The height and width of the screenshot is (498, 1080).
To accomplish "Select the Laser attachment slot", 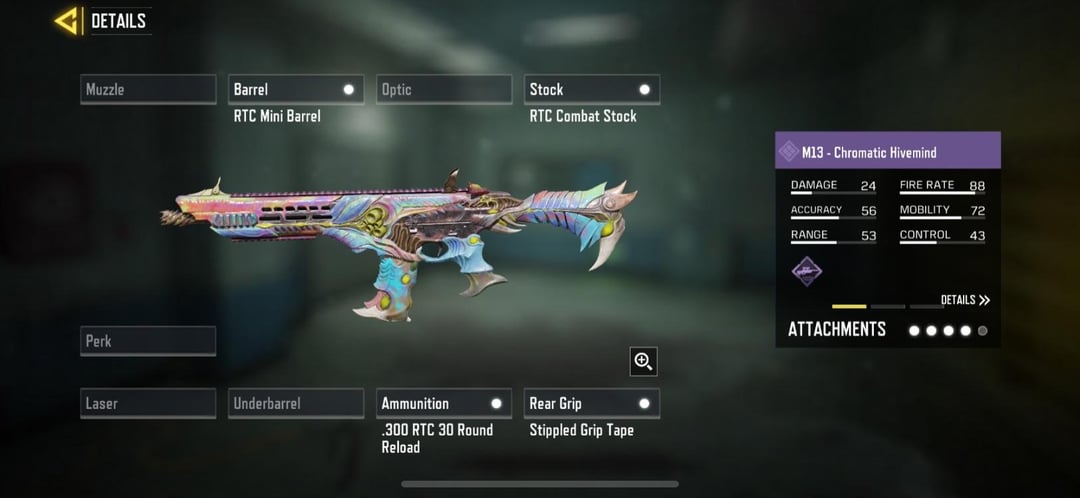I will 148,403.
